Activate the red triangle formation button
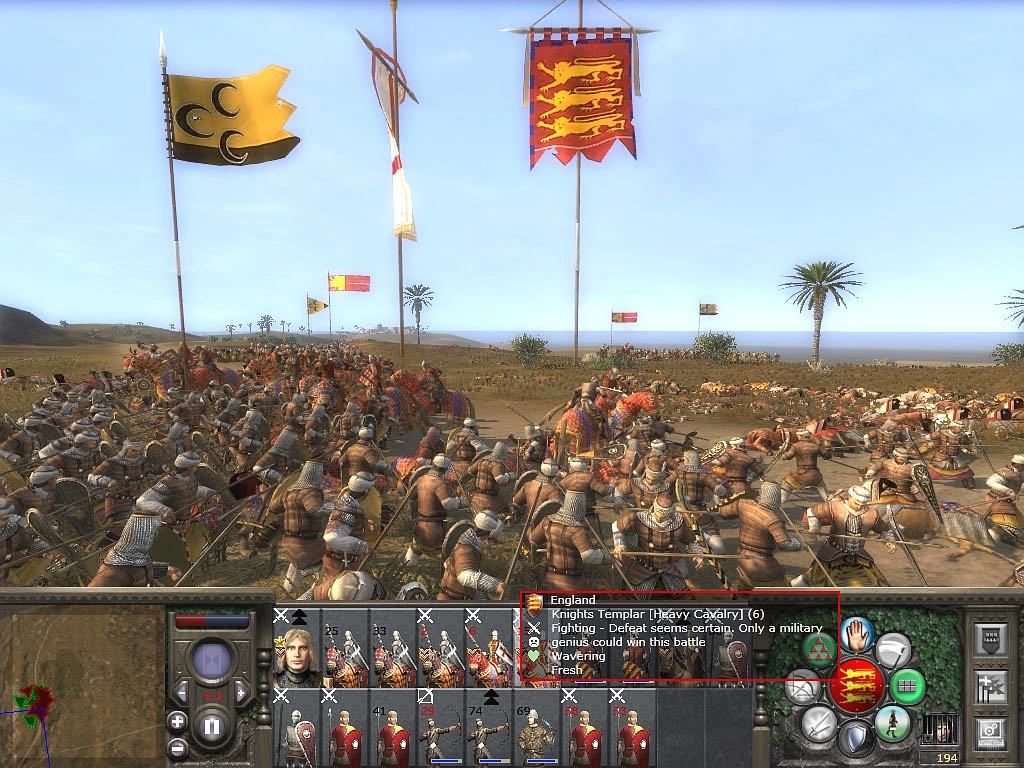This screenshot has height=768, width=1024. click(x=819, y=650)
